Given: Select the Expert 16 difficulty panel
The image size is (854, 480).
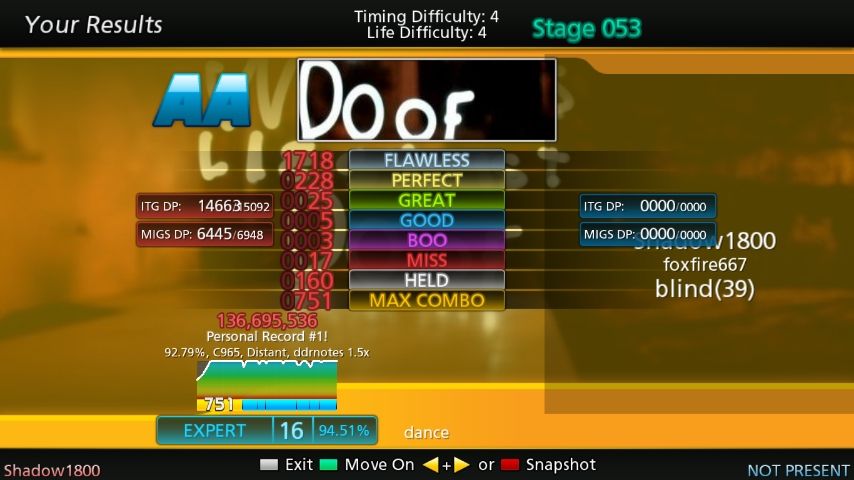Looking at the screenshot, I should coord(266,430).
